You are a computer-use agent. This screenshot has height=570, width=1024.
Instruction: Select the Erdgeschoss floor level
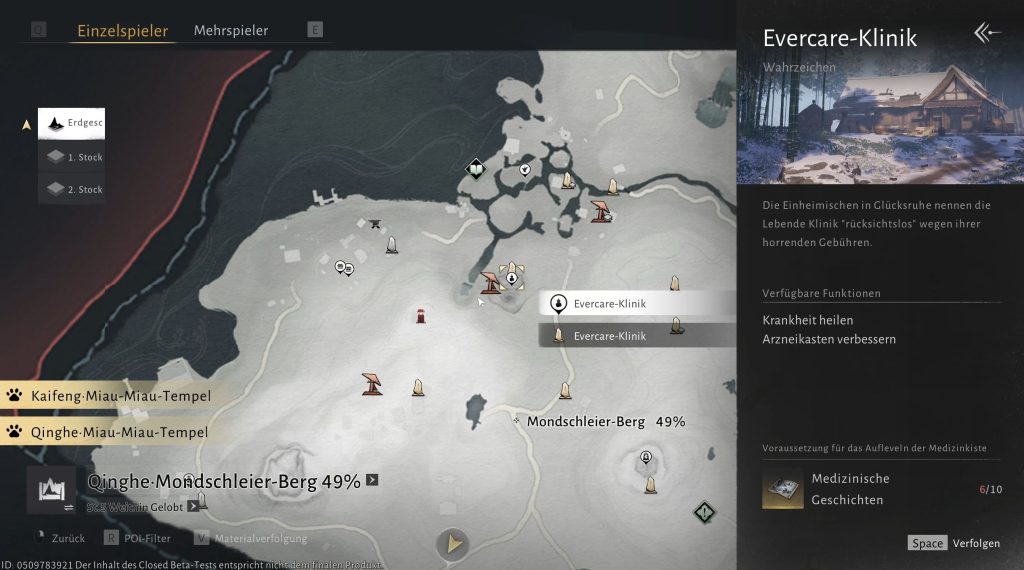pyautogui.click(x=71, y=124)
